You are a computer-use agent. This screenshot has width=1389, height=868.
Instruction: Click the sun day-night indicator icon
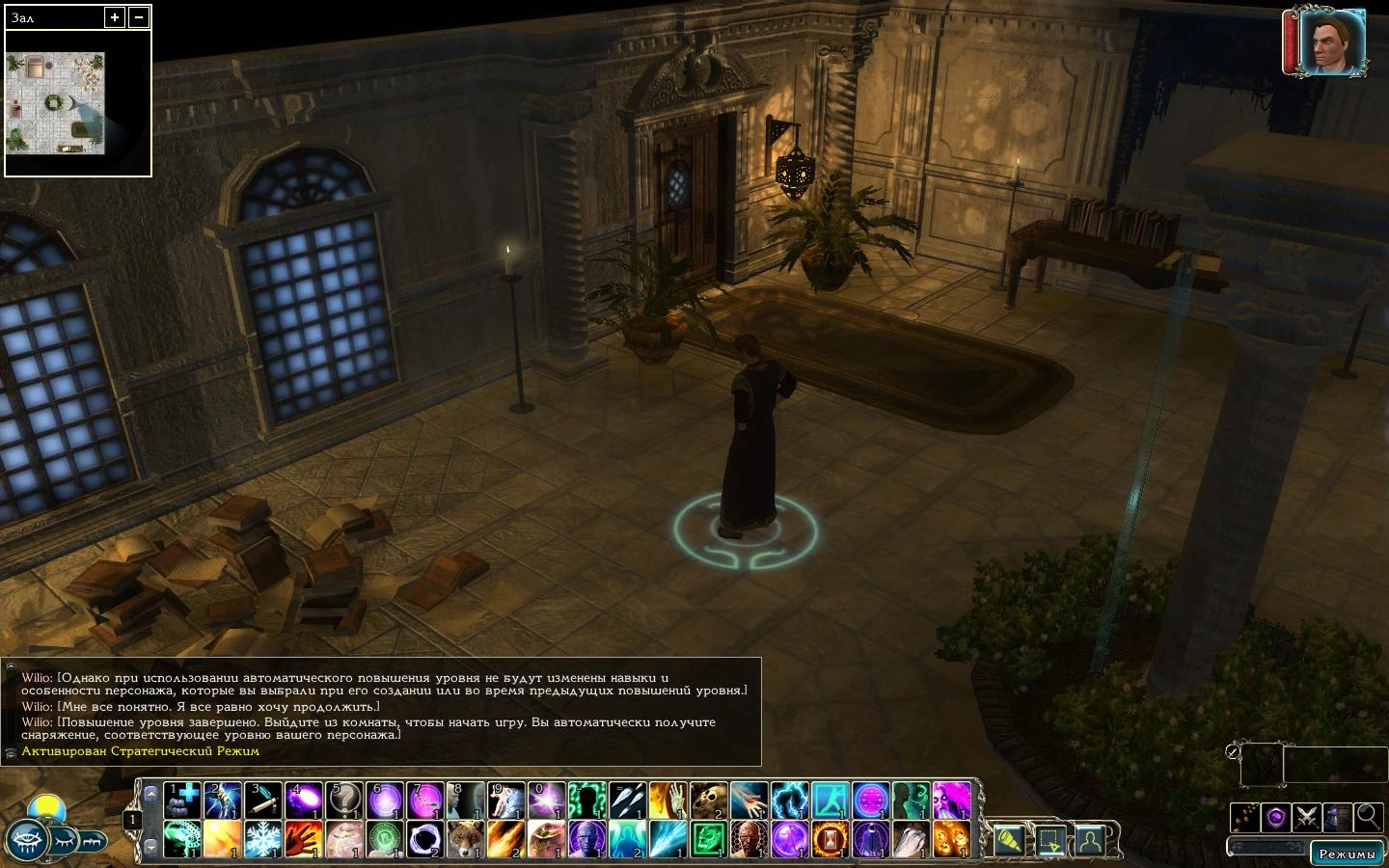tap(47, 809)
